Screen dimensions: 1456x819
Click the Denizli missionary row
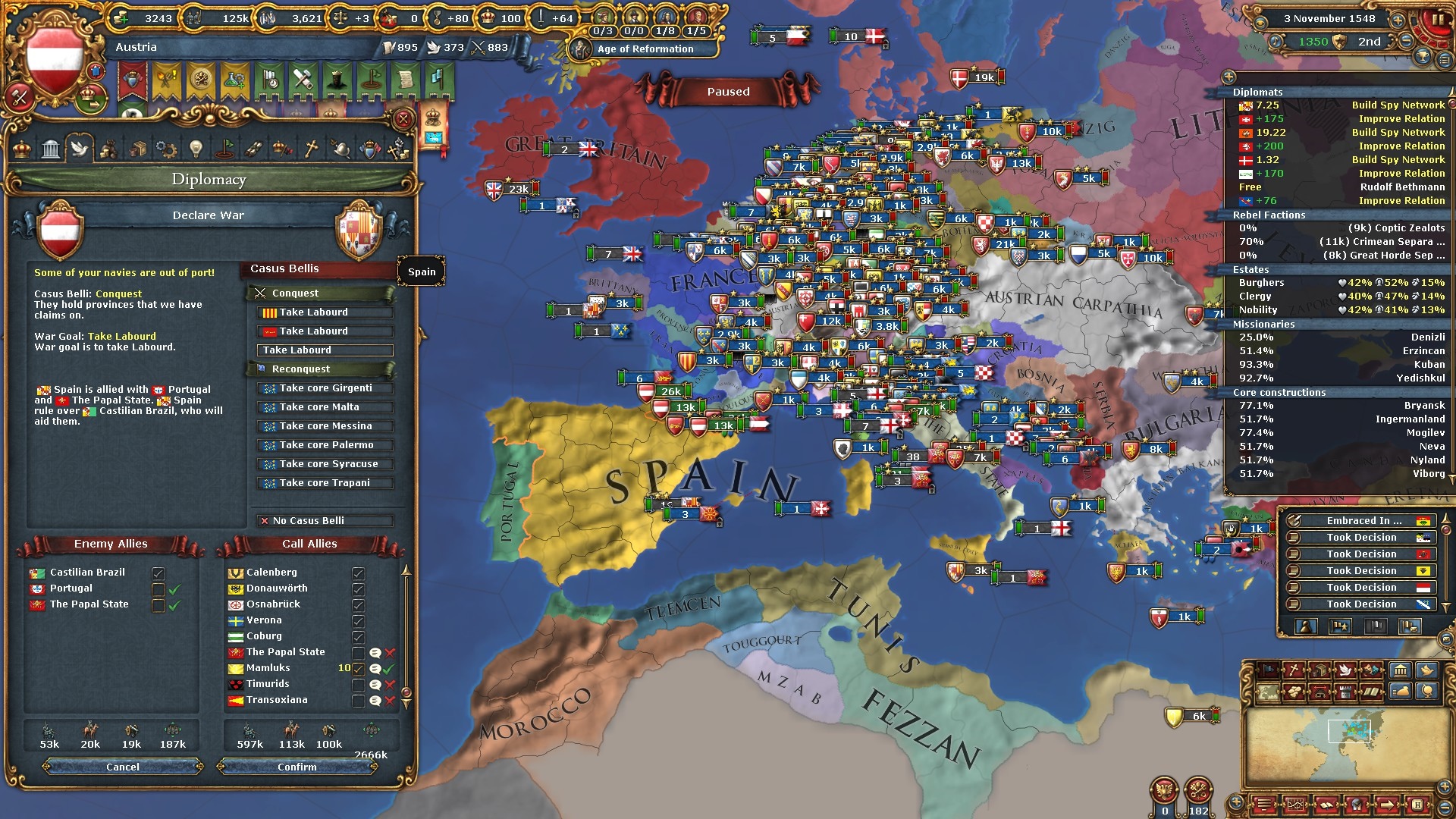point(1341,337)
